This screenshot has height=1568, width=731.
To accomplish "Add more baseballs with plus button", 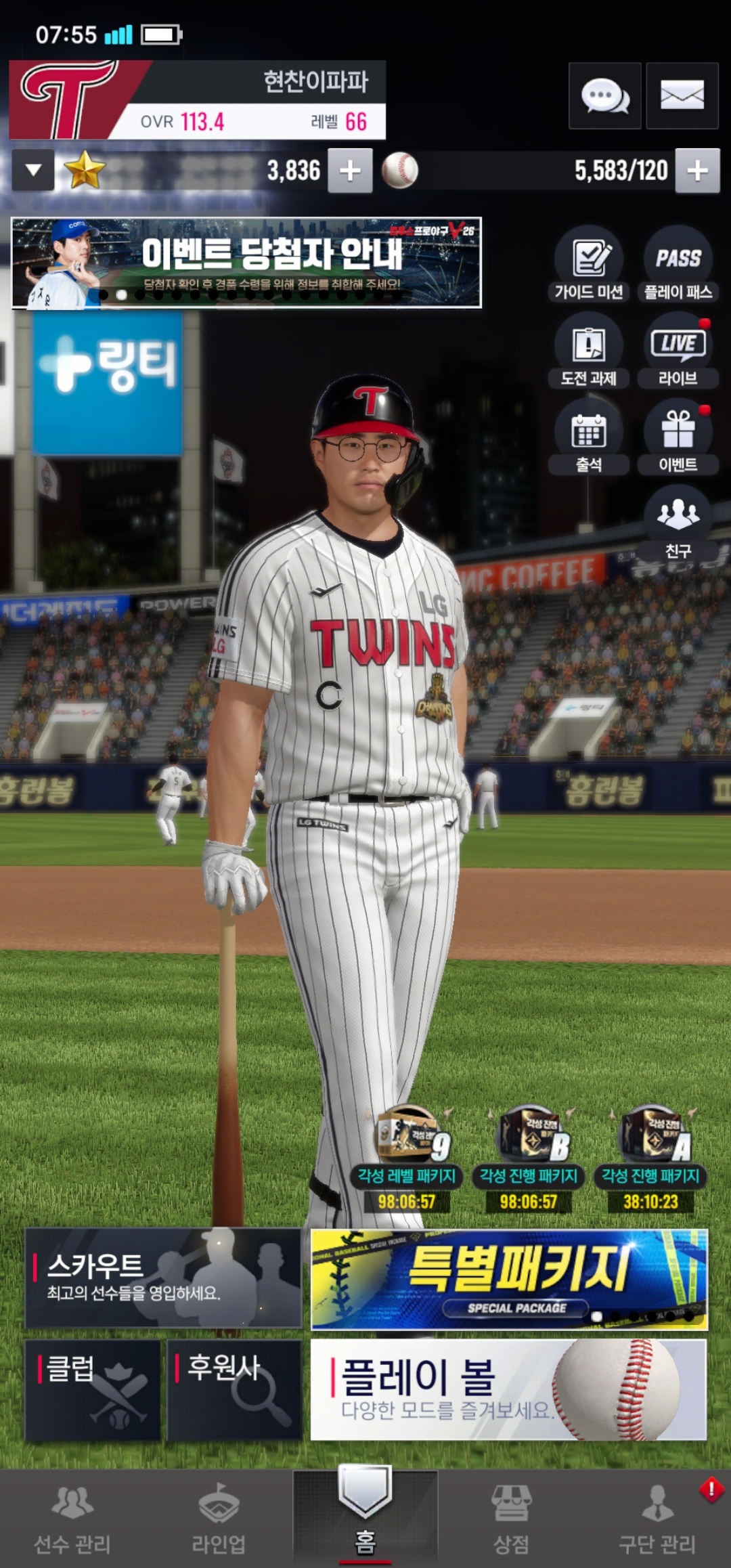I will (697, 170).
